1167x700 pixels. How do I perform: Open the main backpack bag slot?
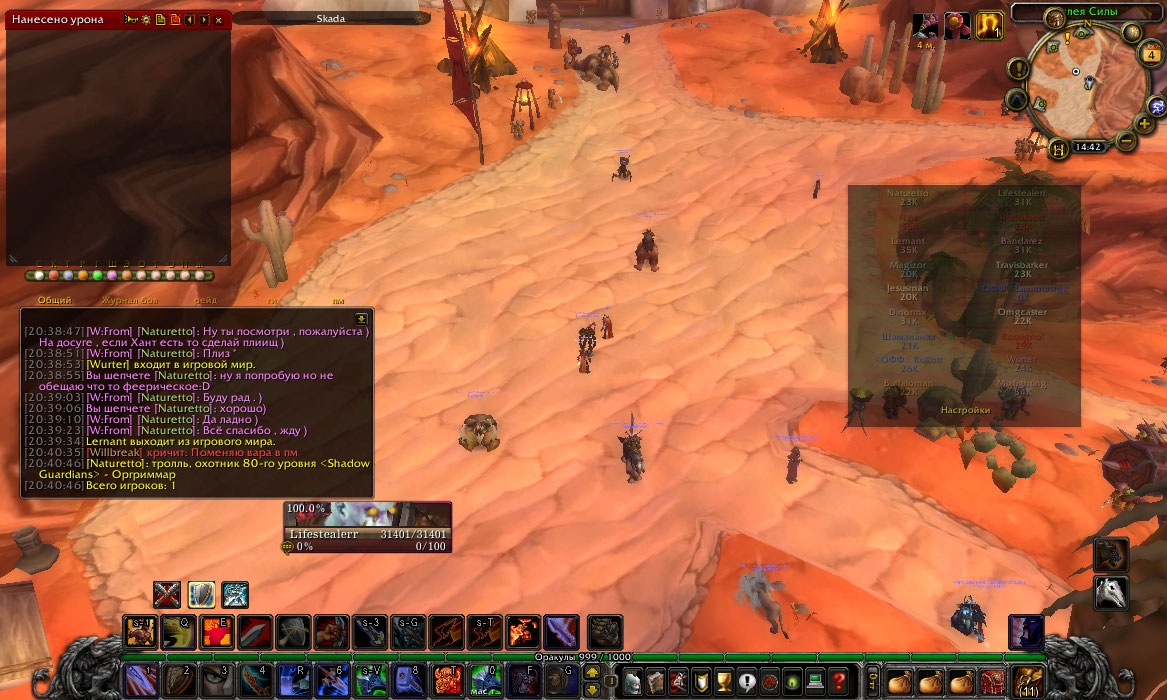click(1027, 681)
